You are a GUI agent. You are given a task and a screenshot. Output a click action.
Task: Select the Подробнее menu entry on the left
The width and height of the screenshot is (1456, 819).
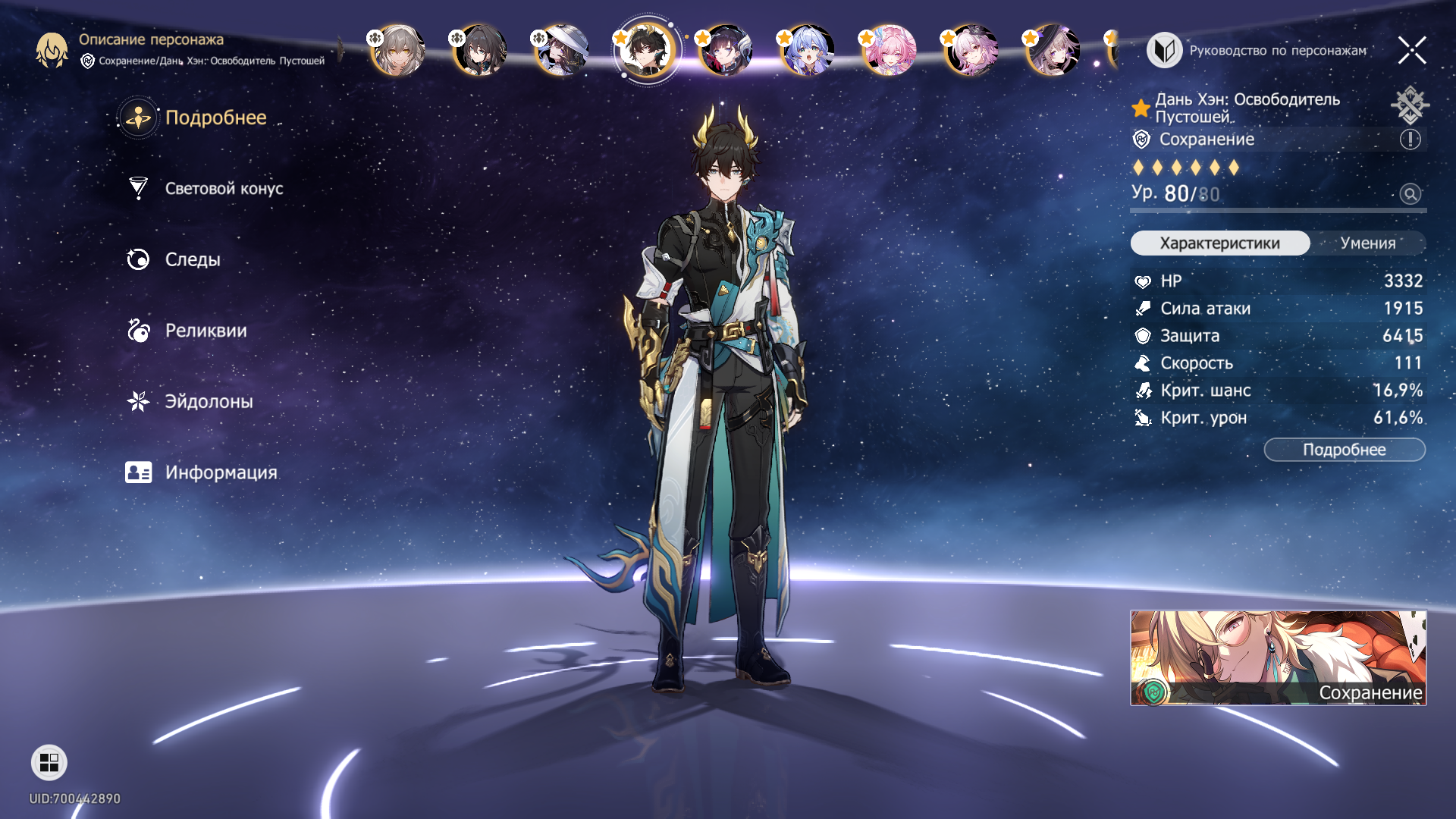(215, 118)
